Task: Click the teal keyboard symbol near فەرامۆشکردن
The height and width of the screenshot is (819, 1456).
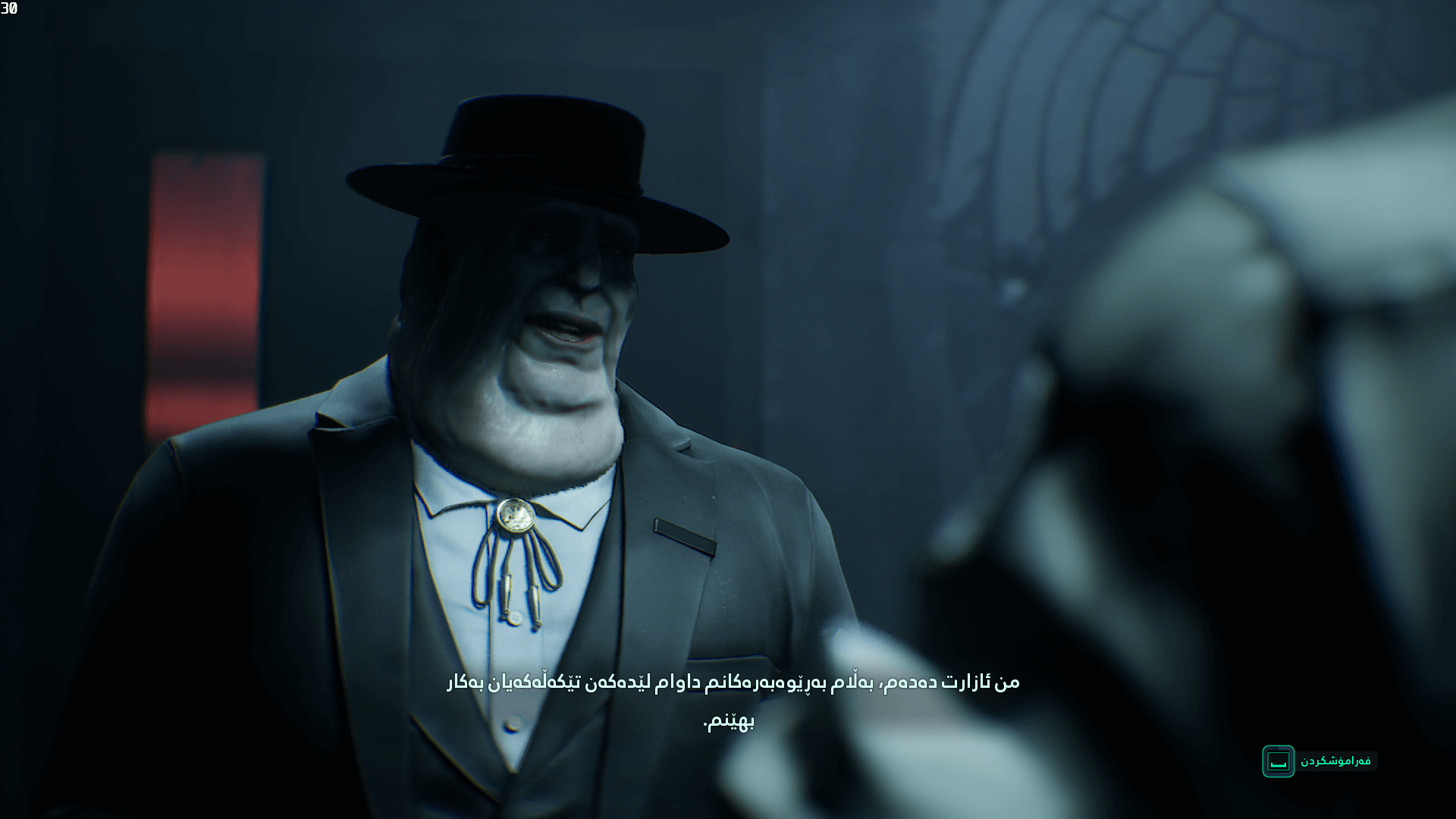Action: pyautogui.click(x=1279, y=761)
